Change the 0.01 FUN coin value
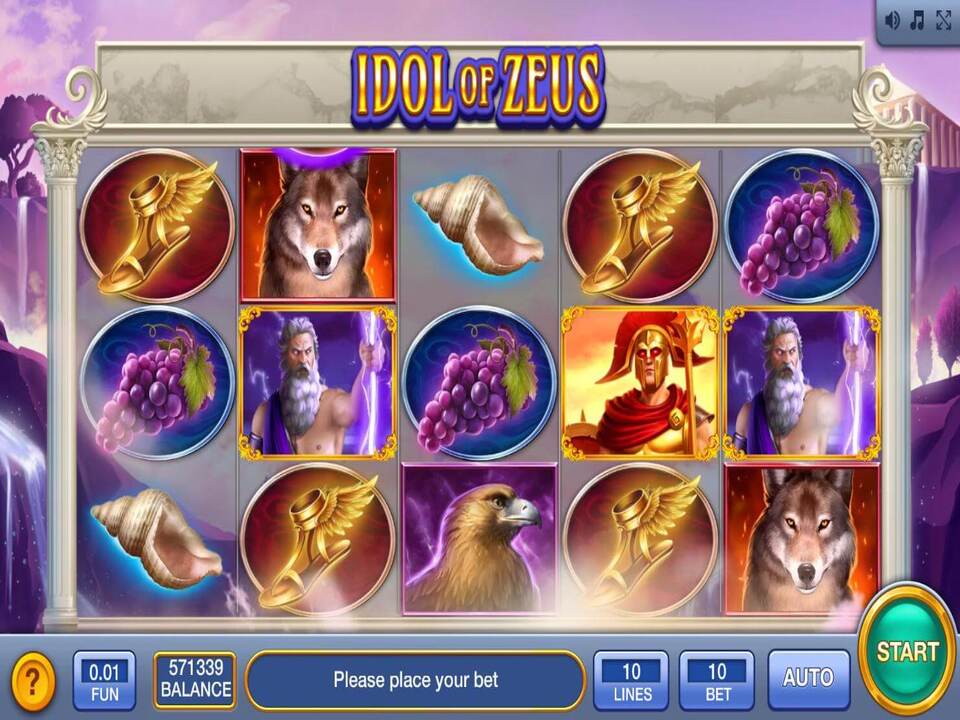 click(x=104, y=680)
